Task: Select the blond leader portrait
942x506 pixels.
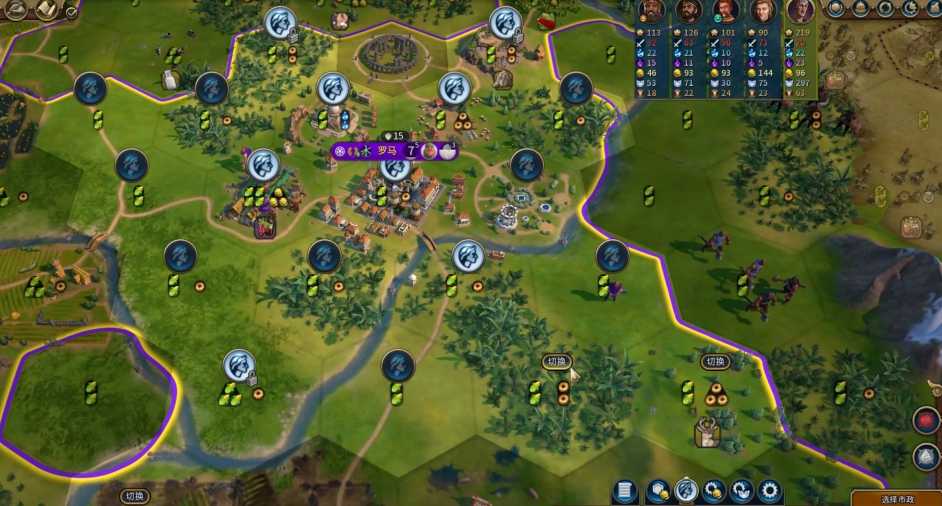Action: [763, 12]
